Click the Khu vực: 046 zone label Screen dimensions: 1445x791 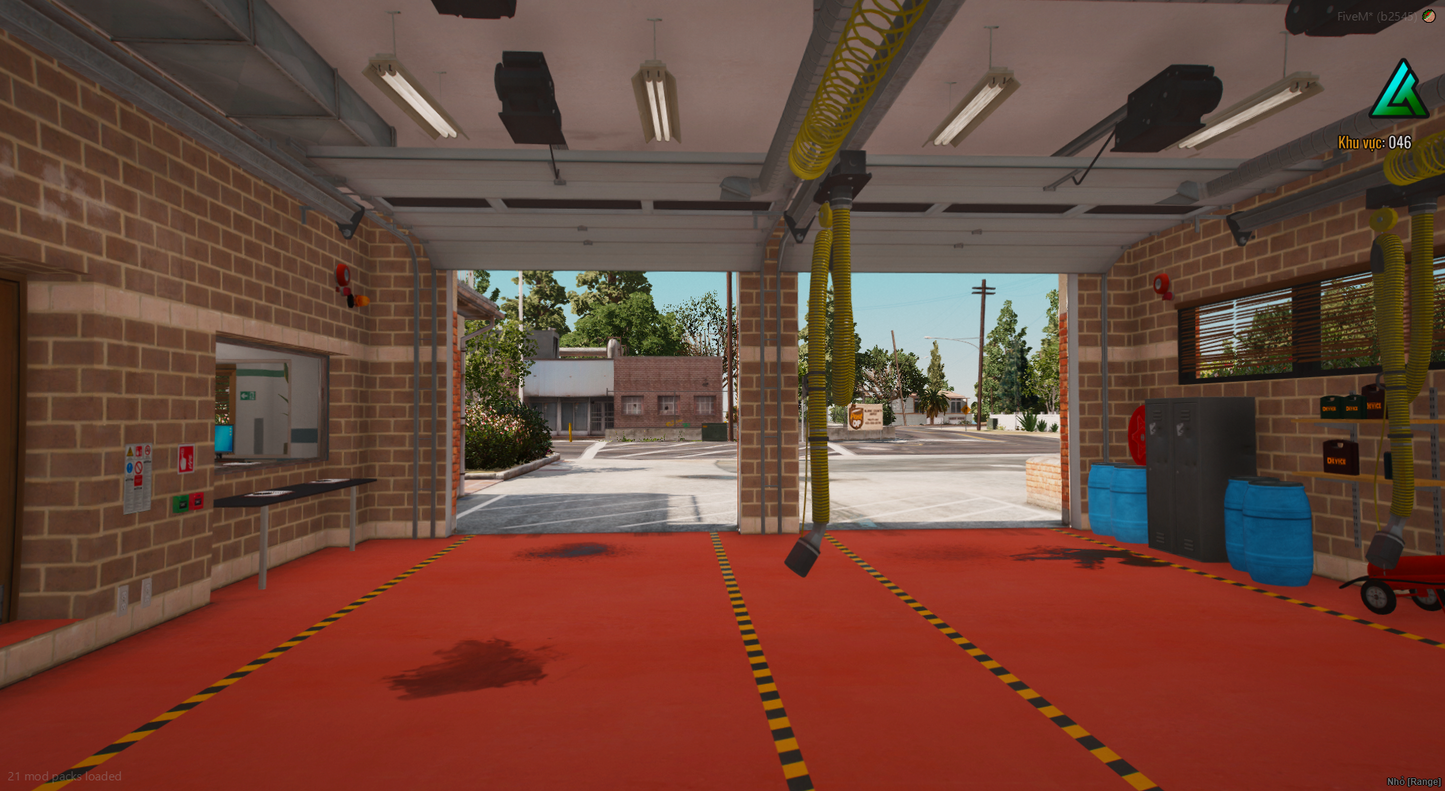[1376, 143]
